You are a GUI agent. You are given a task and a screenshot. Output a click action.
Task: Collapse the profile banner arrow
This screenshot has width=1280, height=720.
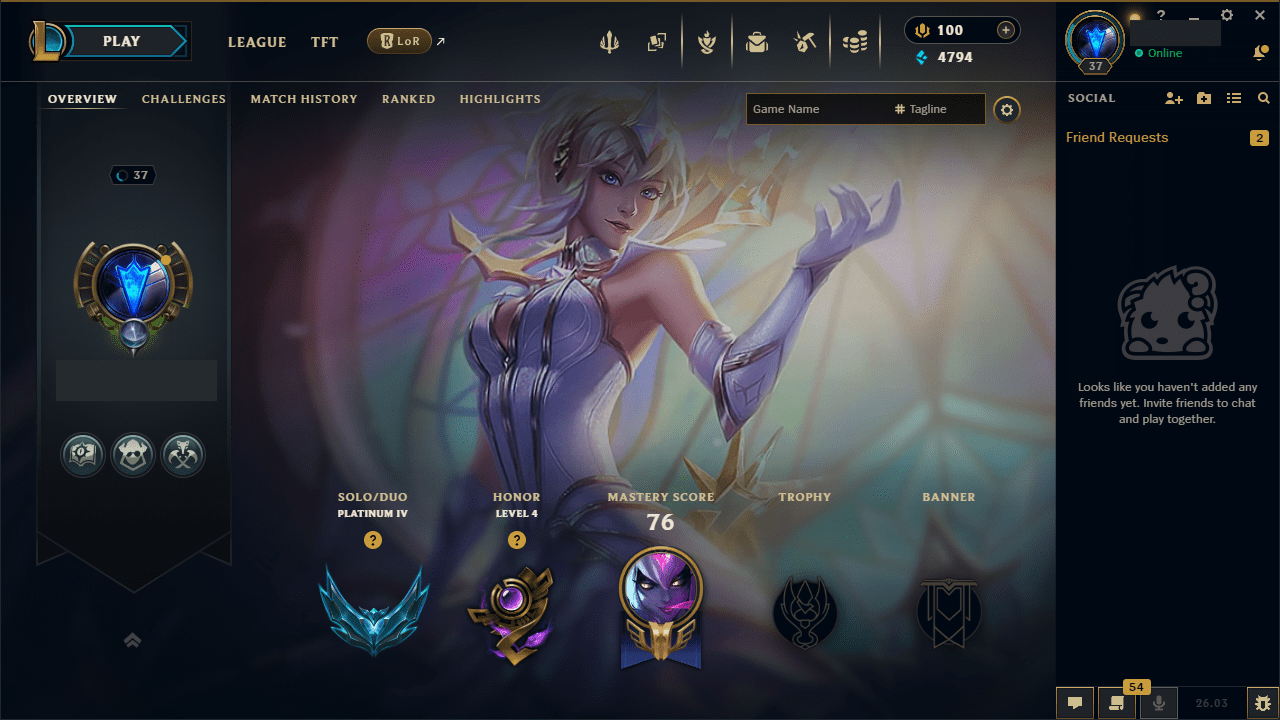132,640
